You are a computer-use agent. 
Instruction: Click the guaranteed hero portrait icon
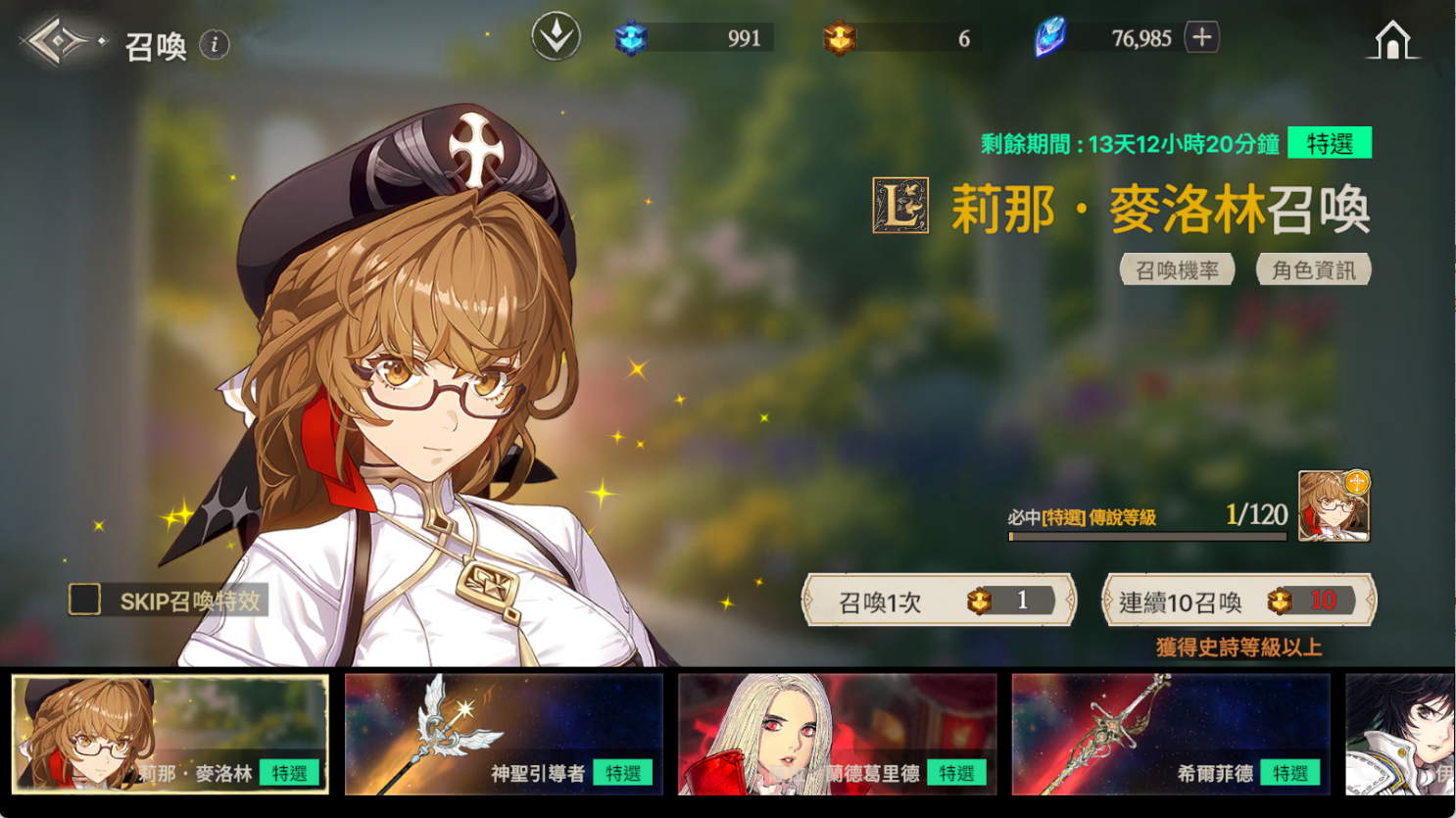tap(1334, 505)
